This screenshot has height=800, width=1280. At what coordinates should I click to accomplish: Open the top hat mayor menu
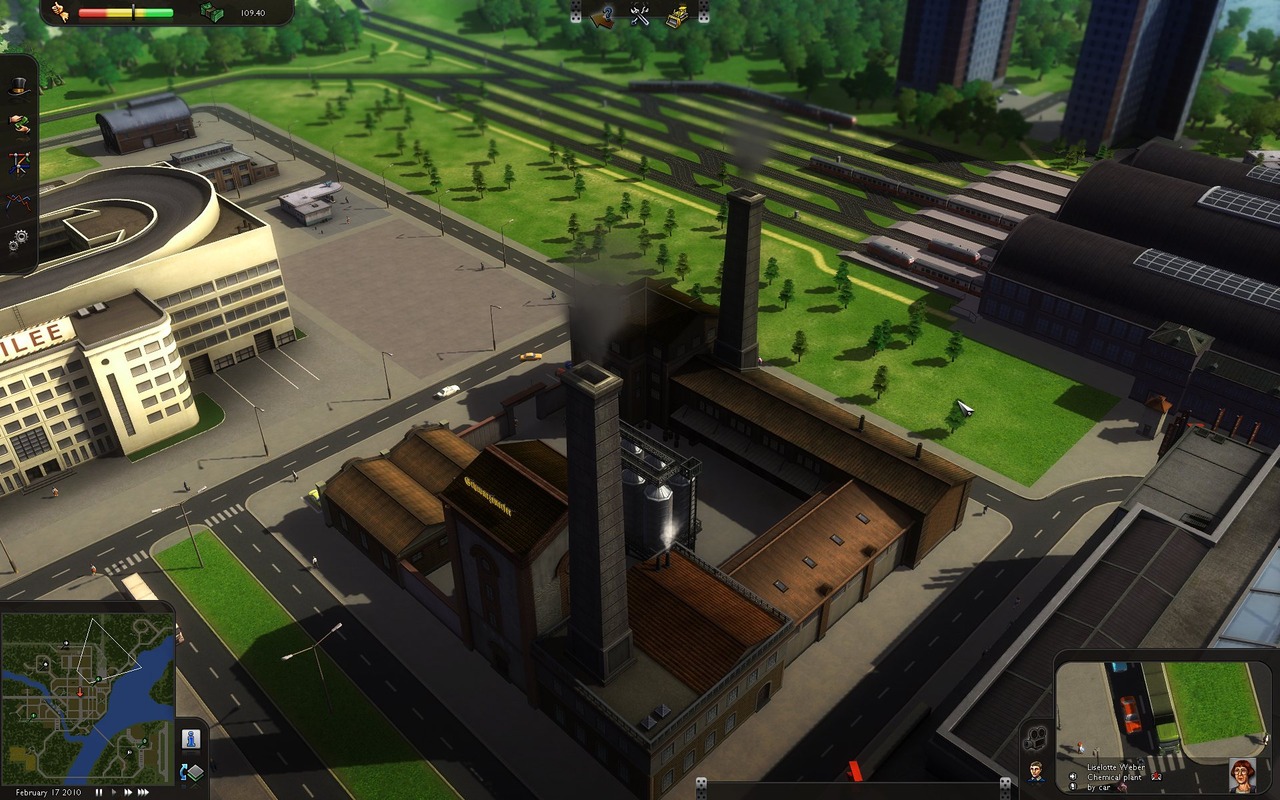tap(19, 88)
